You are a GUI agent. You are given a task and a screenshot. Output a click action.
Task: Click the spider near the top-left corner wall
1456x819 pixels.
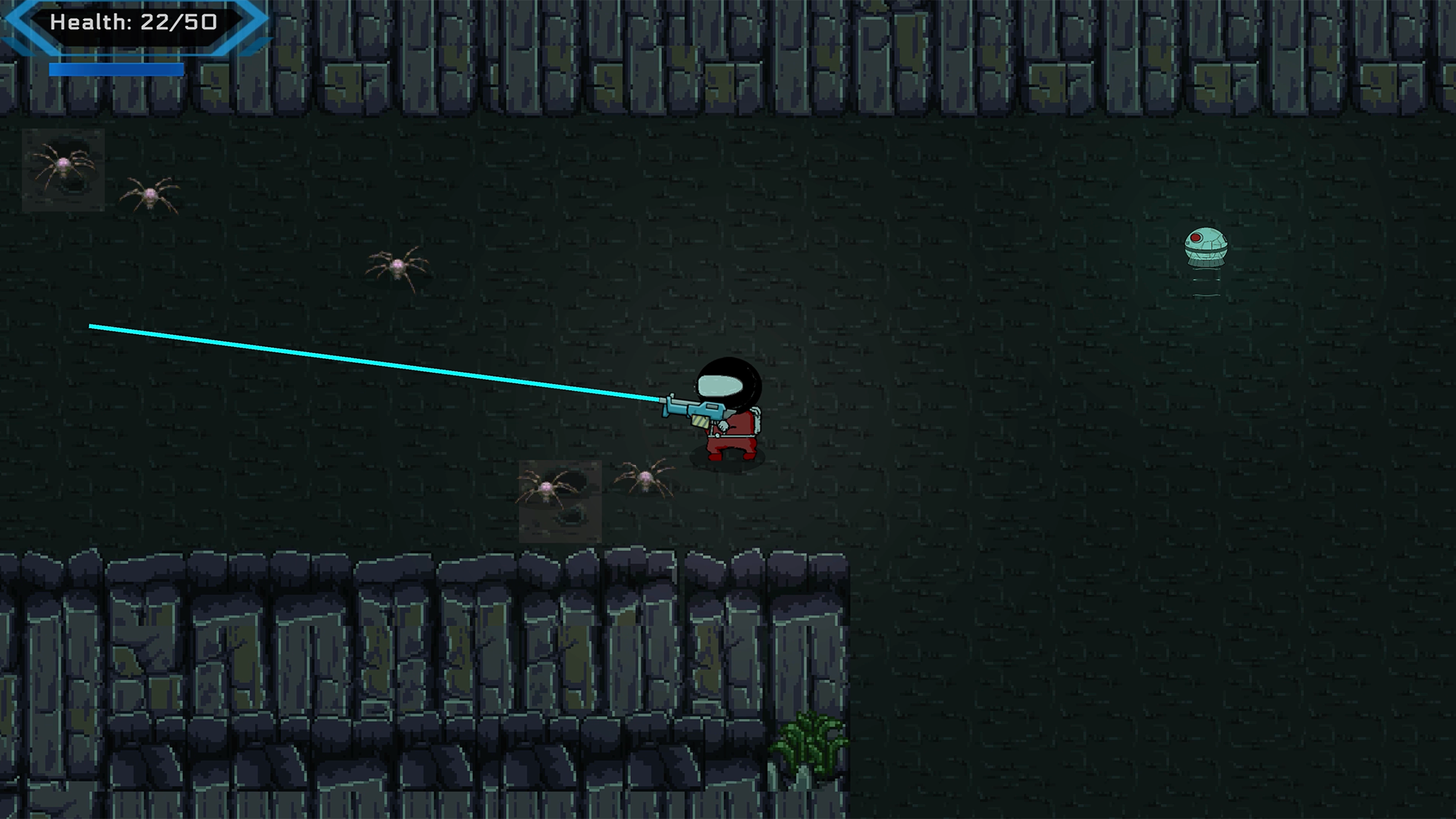click(x=150, y=194)
